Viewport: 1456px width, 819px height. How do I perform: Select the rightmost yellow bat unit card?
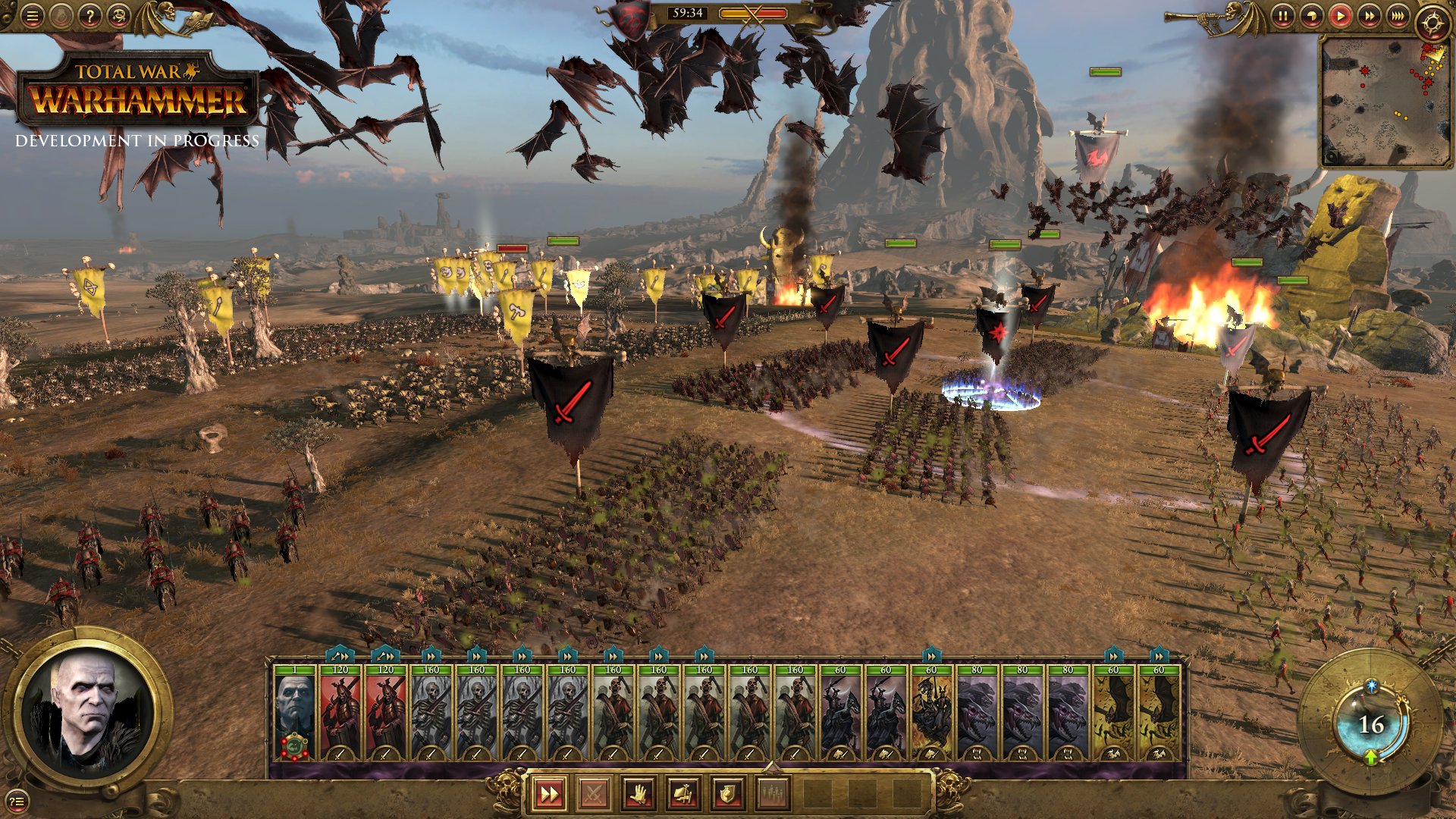tap(1159, 713)
